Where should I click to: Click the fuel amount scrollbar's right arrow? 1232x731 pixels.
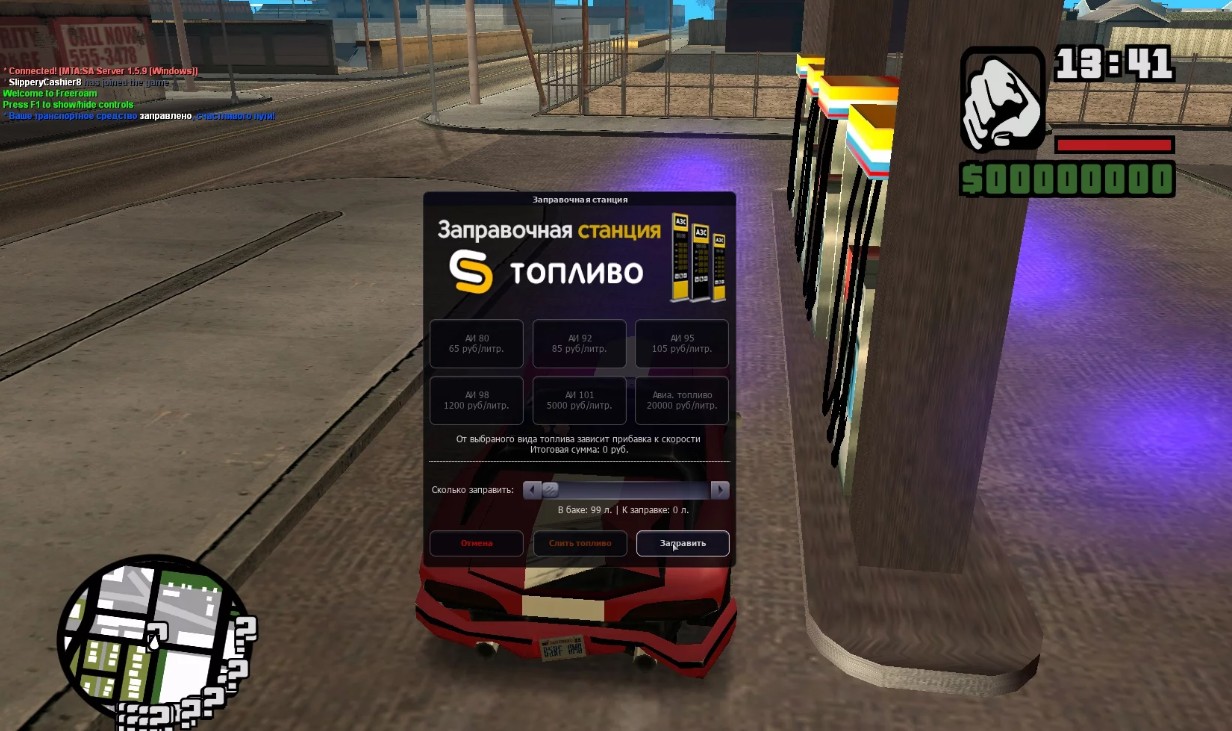coord(720,490)
